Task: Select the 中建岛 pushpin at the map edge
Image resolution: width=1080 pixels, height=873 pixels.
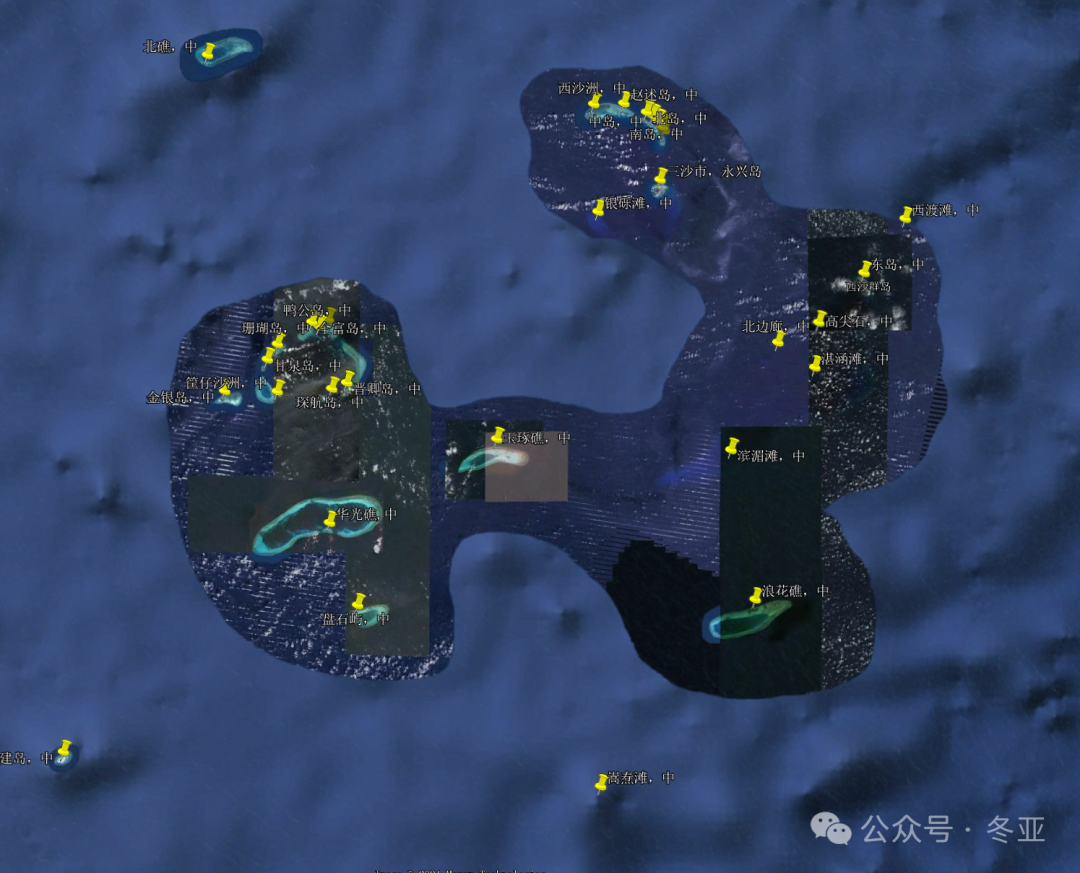Action: click(65, 748)
